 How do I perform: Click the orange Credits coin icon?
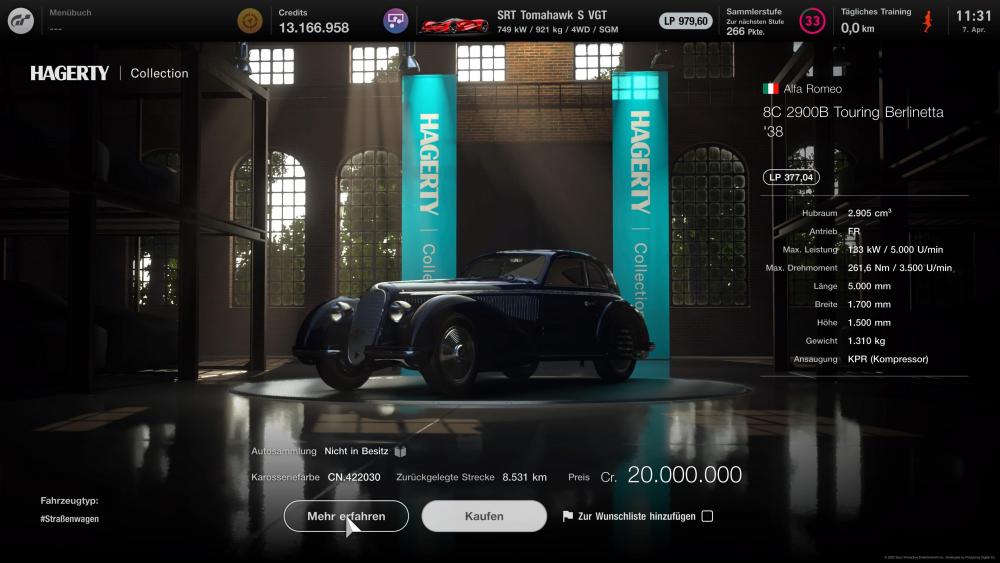[x=250, y=20]
